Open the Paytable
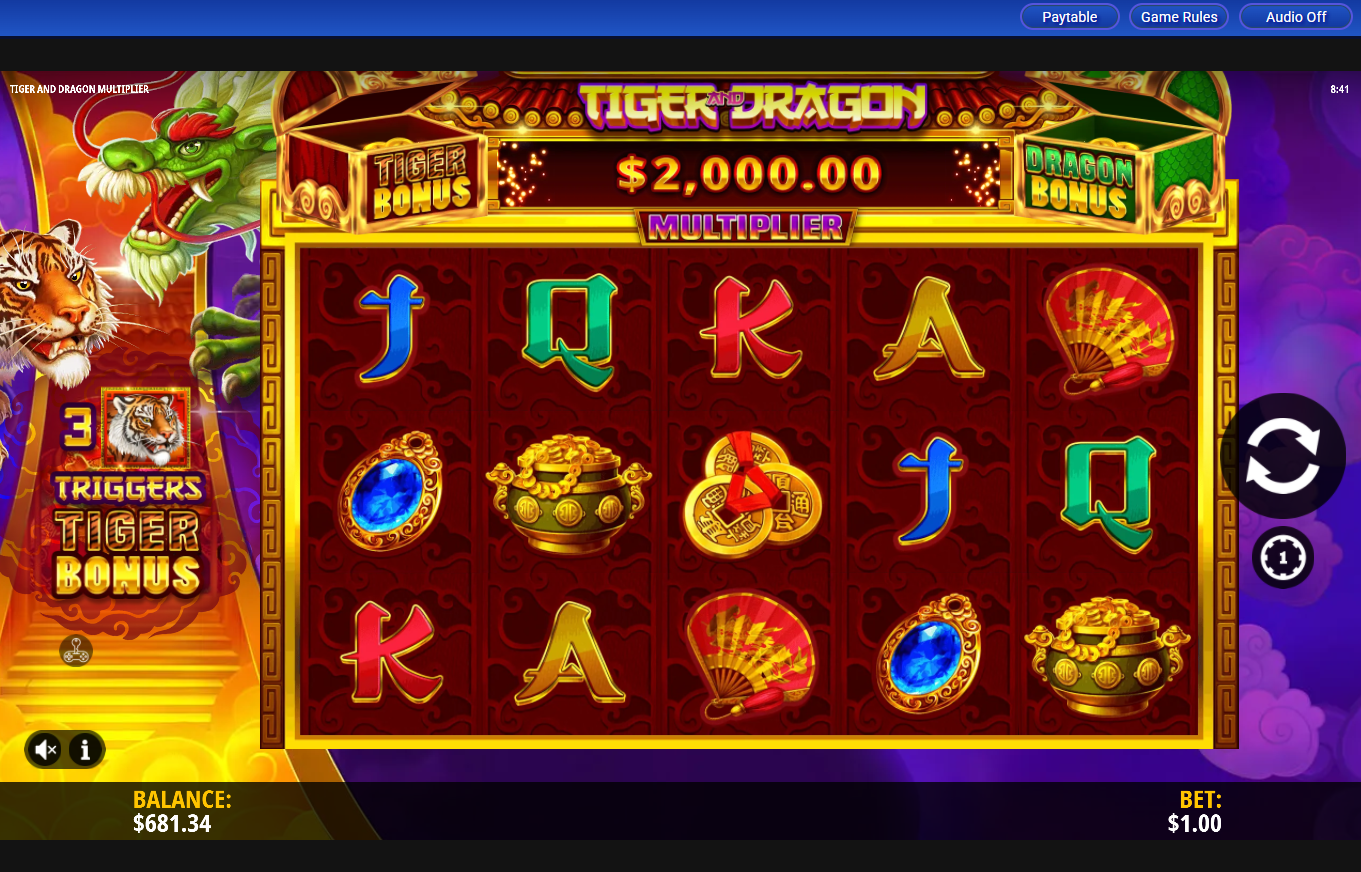1361x872 pixels. pos(1069,16)
